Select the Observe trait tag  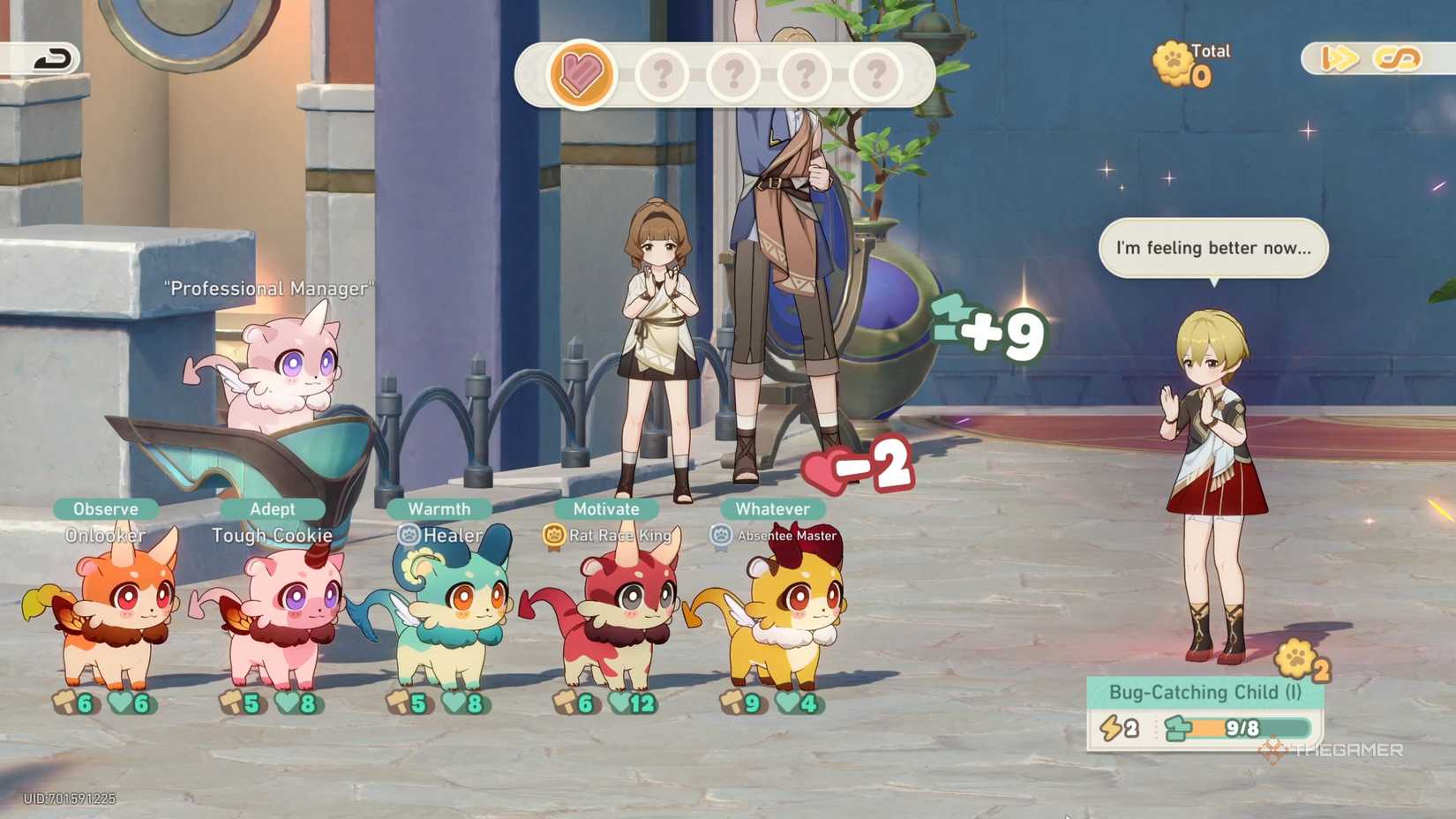(x=104, y=508)
